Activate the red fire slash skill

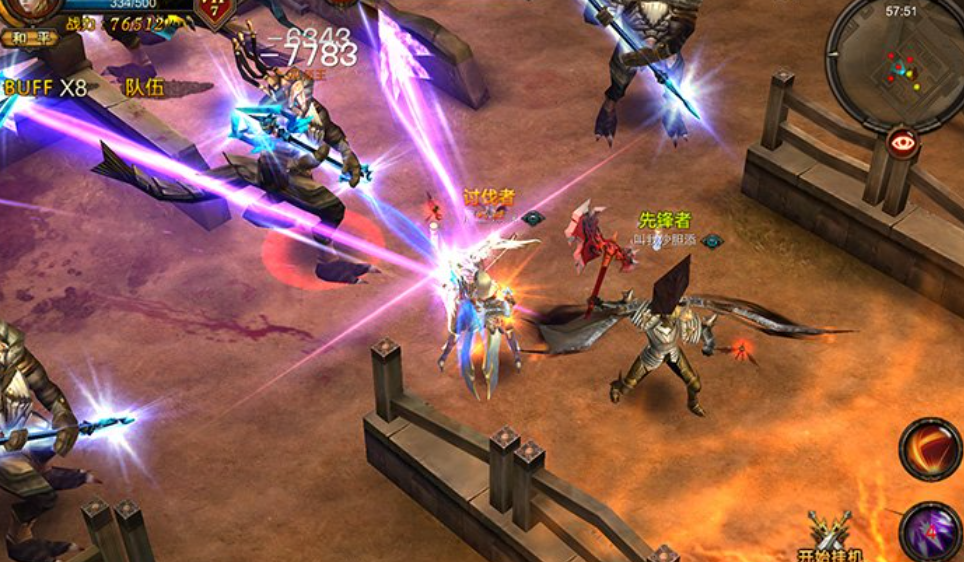(x=929, y=449)
